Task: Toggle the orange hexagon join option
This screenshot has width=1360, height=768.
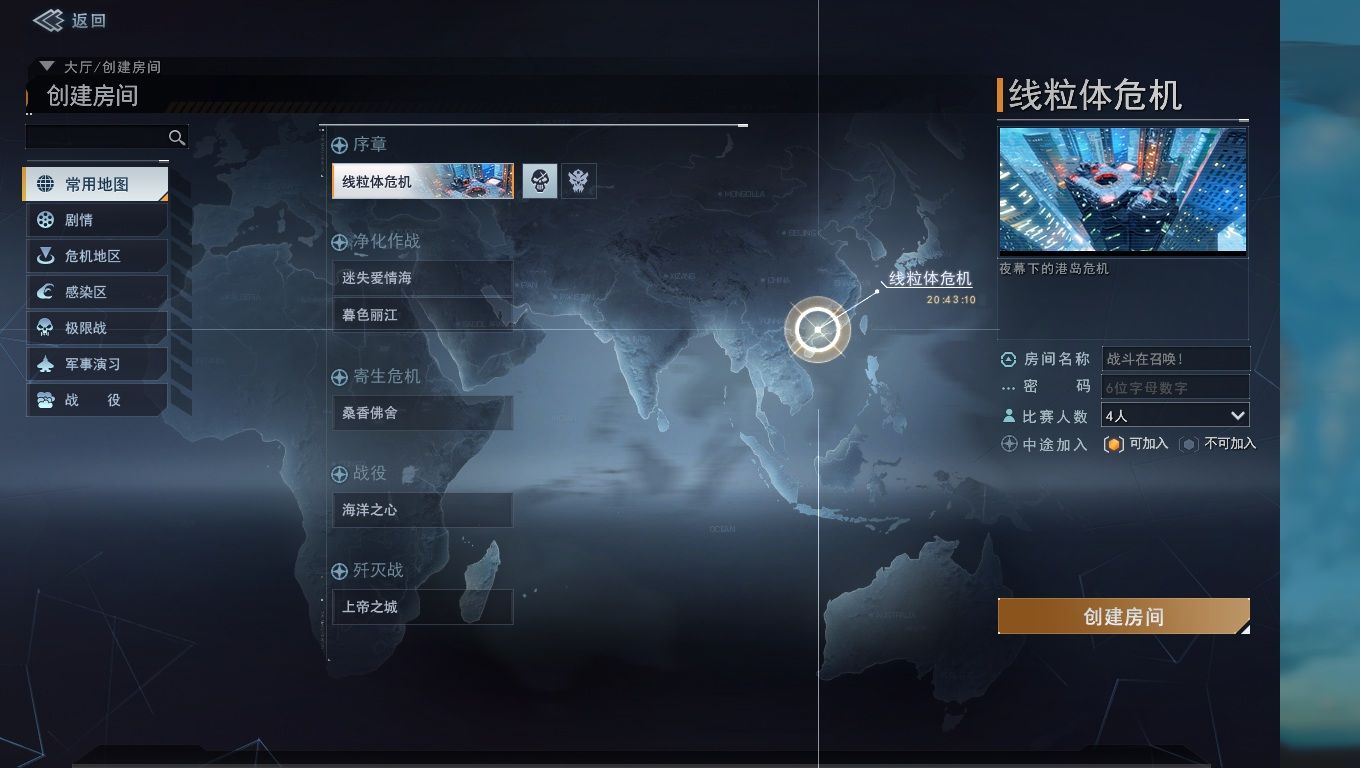Action: click(1115, 443)
